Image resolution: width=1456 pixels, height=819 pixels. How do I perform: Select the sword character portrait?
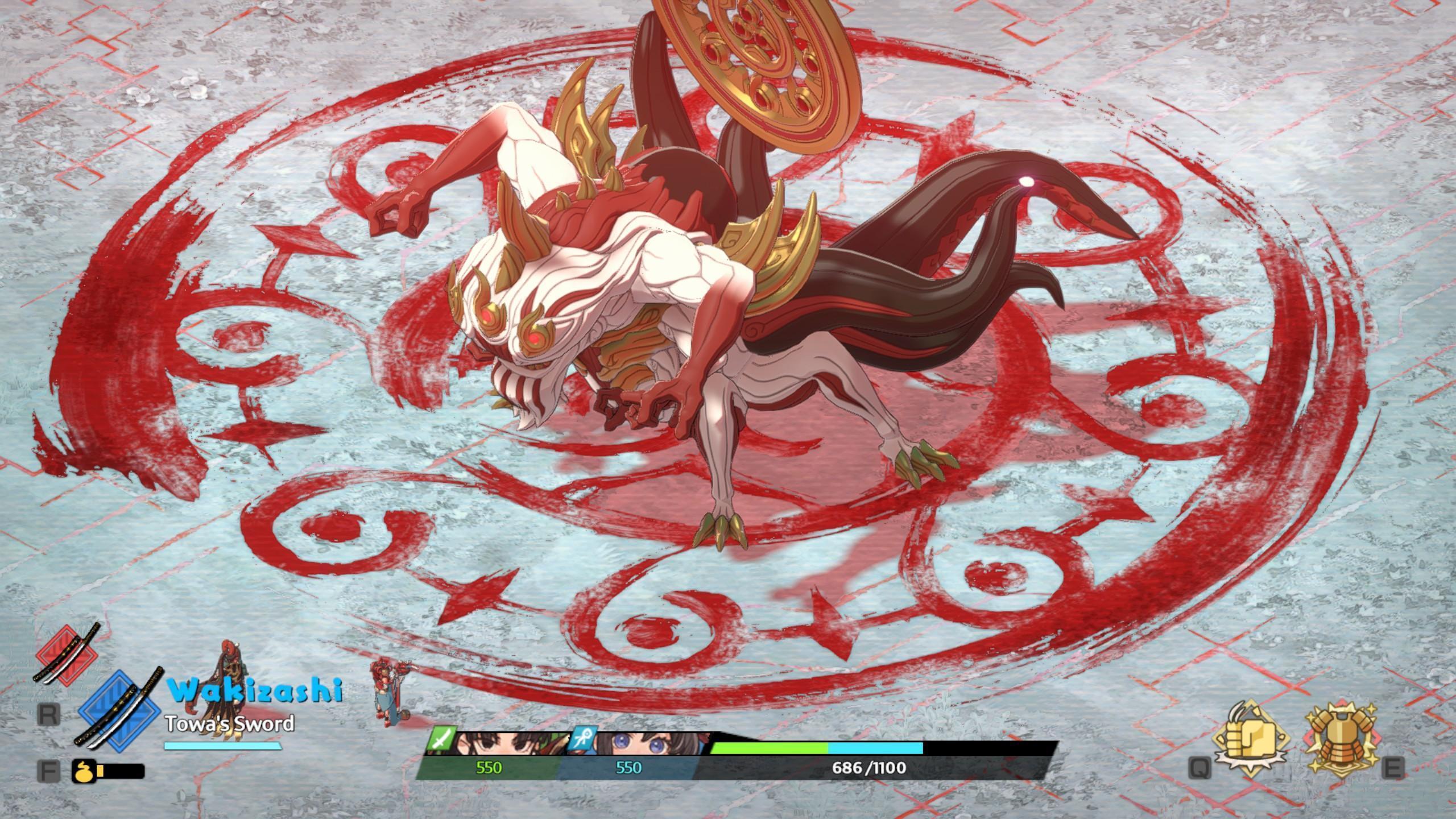click(x=500, y=743)
